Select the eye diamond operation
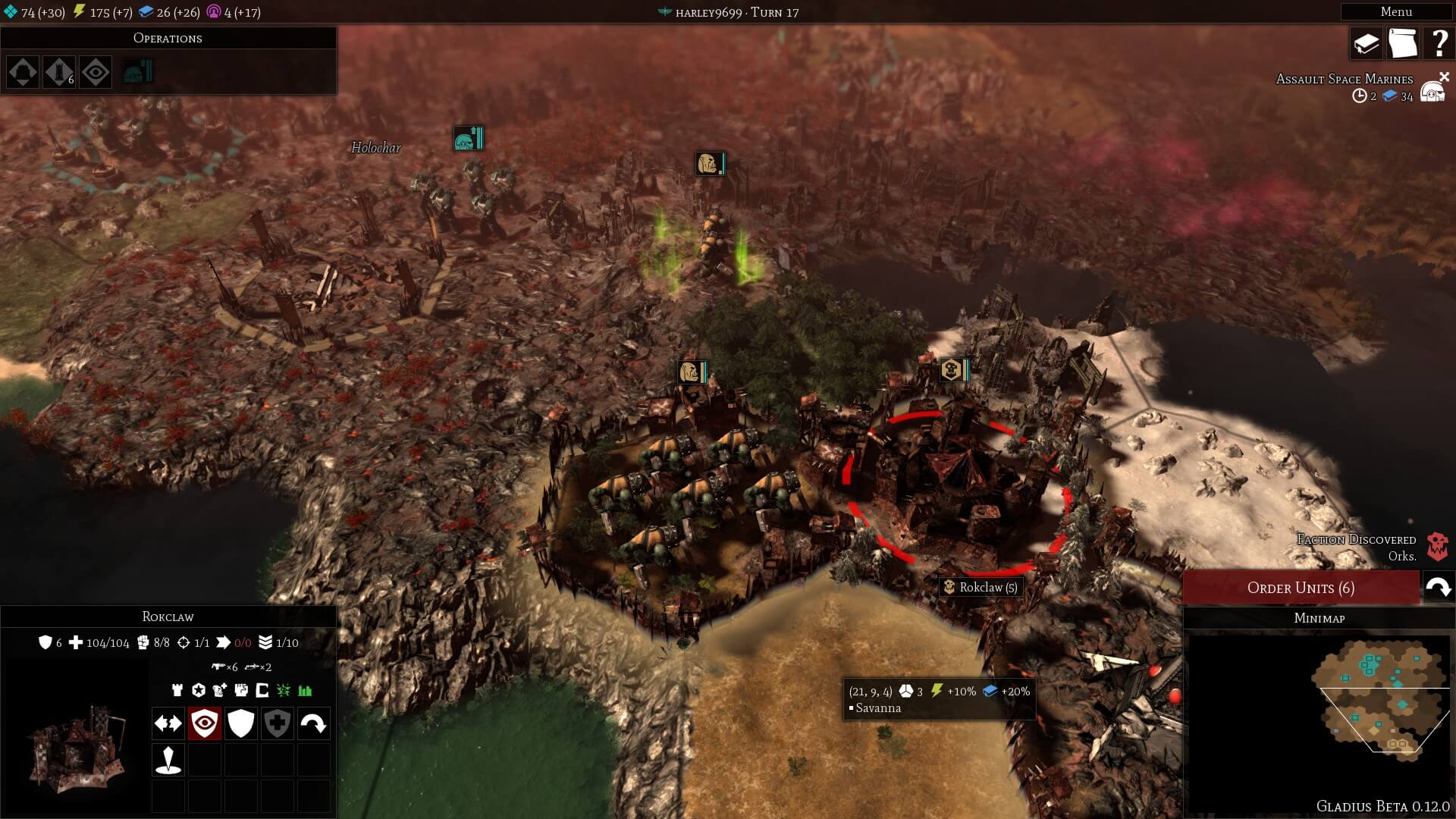Viewport: 1456px width, 819px height. 96,73
